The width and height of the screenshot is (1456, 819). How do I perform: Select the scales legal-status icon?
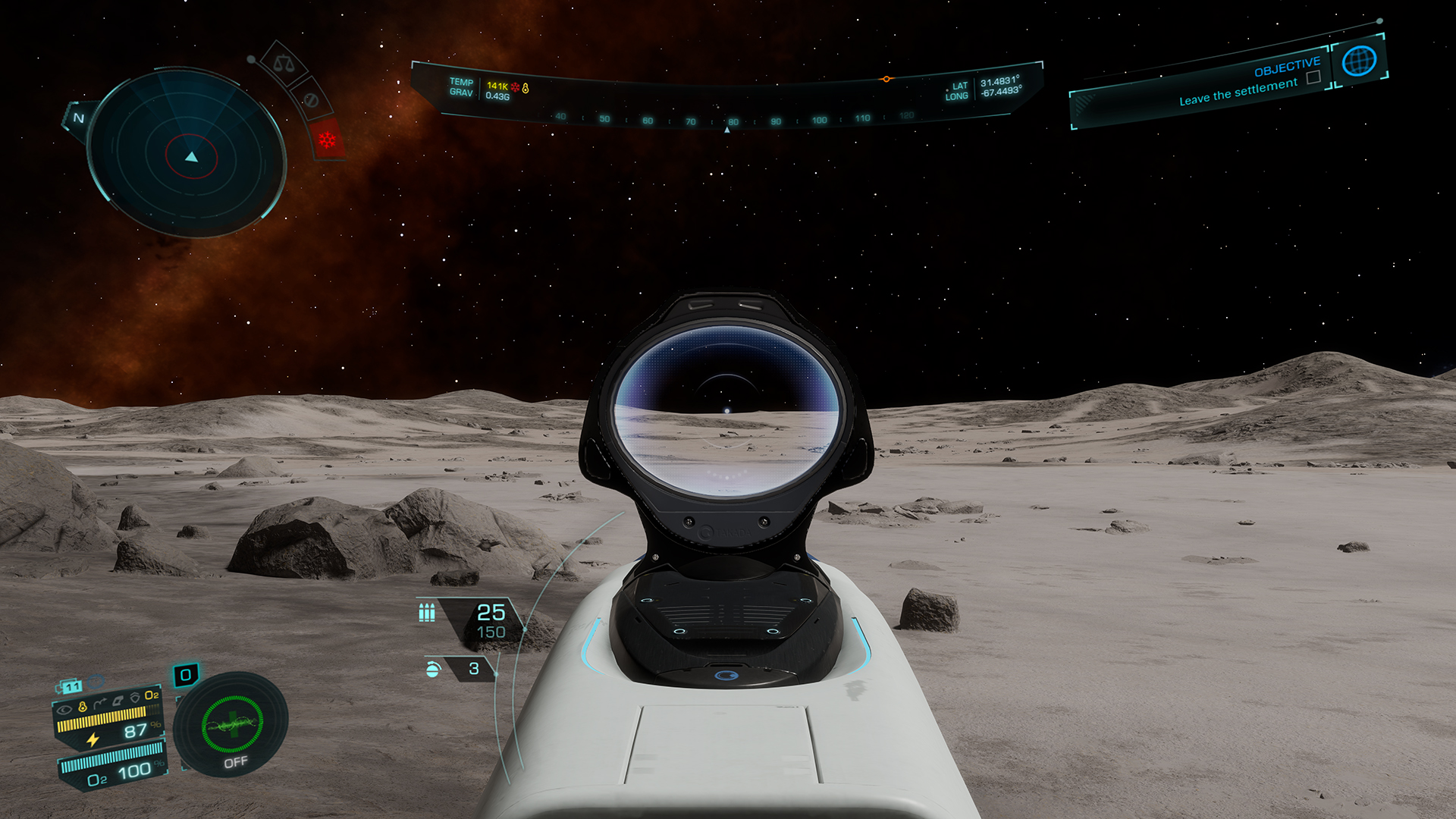coord(282,64)
